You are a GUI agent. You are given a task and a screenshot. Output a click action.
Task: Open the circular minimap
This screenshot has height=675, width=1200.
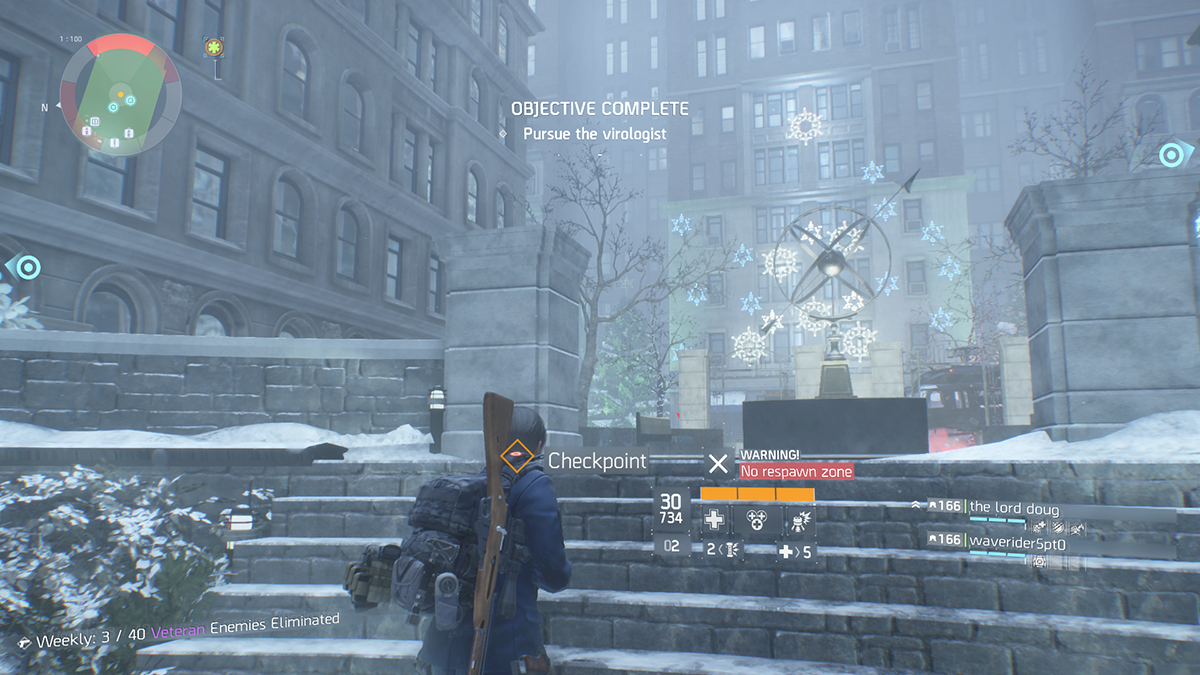pos(119,96)
